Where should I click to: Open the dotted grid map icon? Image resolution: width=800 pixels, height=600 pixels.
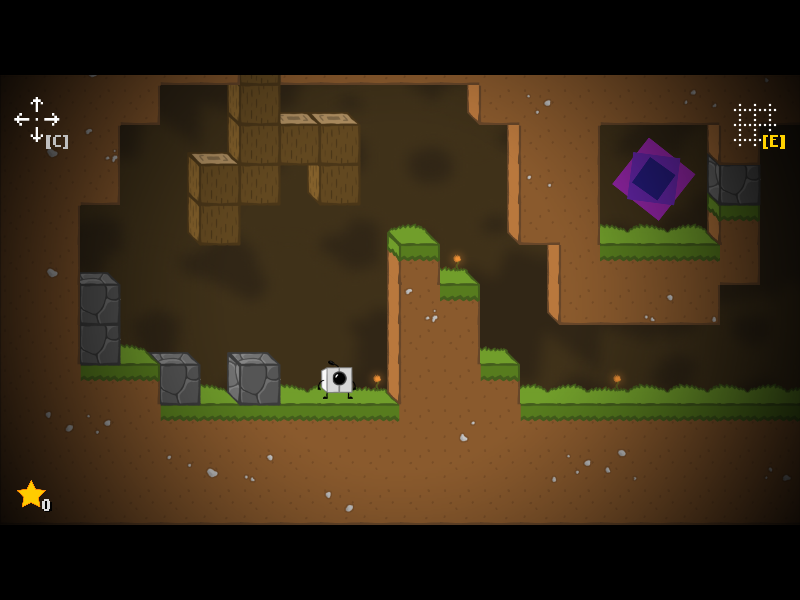(x=754, y=124)
